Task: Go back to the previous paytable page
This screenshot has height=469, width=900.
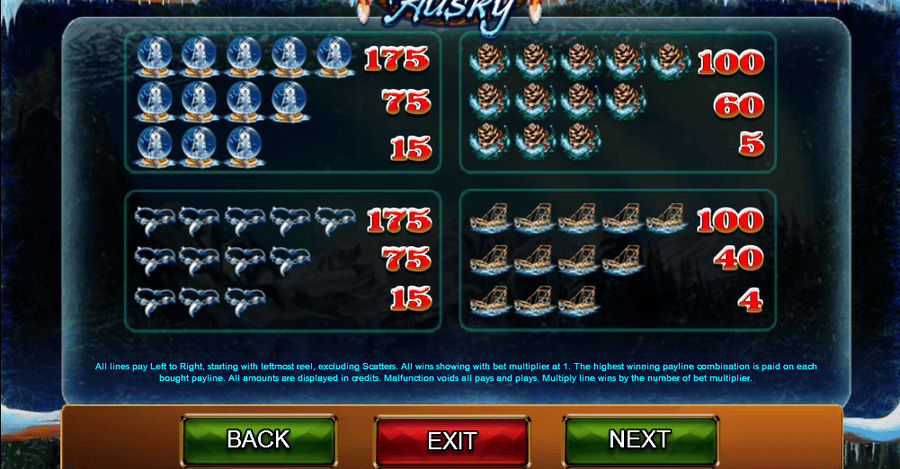Action: (258, 439)
